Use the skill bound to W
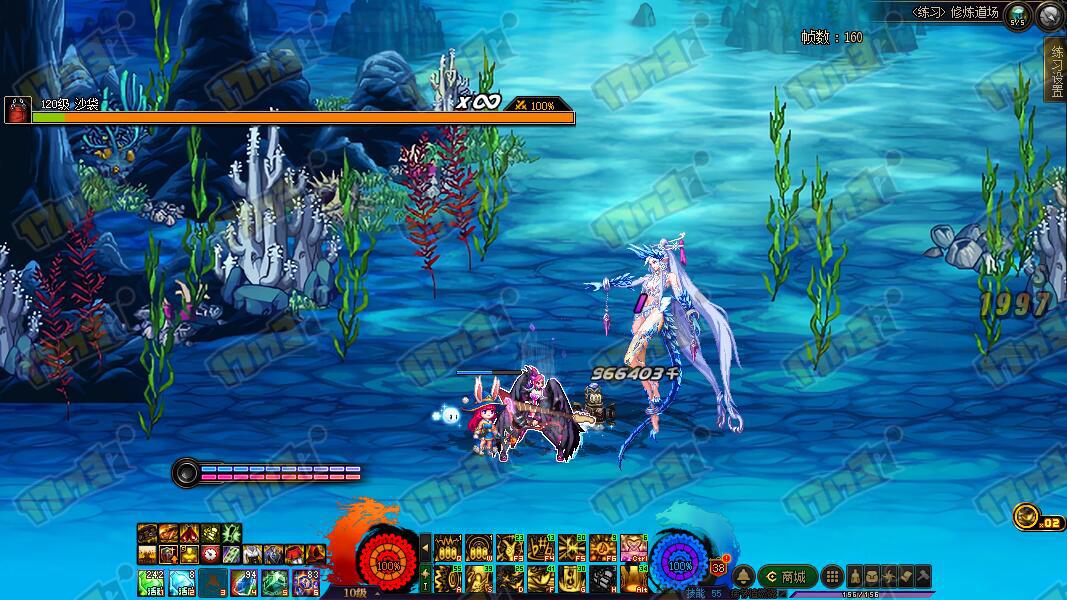The height and width of the screenshot is (600, 1067). click(478, 548)
